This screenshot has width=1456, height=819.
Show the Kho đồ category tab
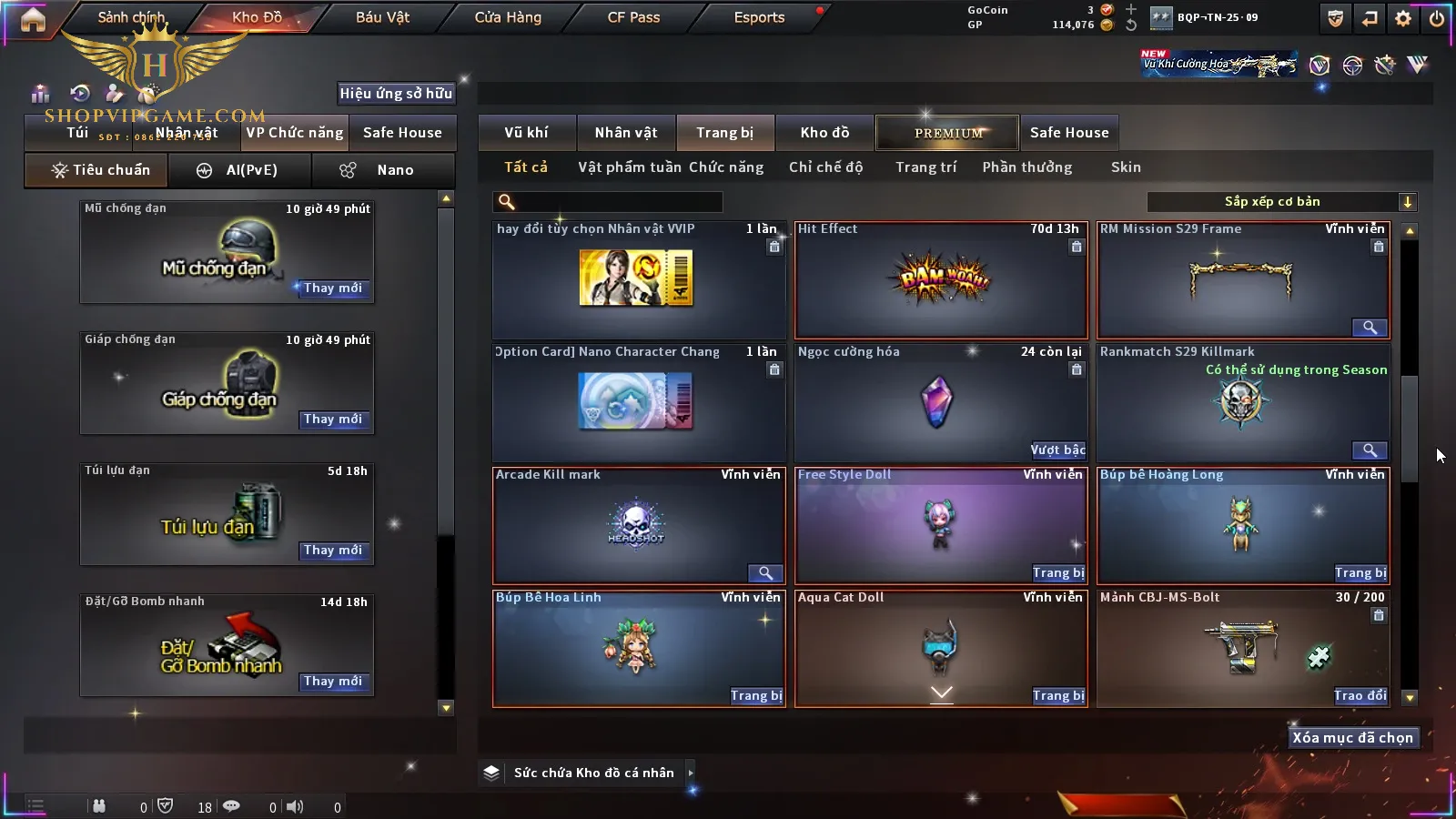pyautogui.click(x=824, y=133)
